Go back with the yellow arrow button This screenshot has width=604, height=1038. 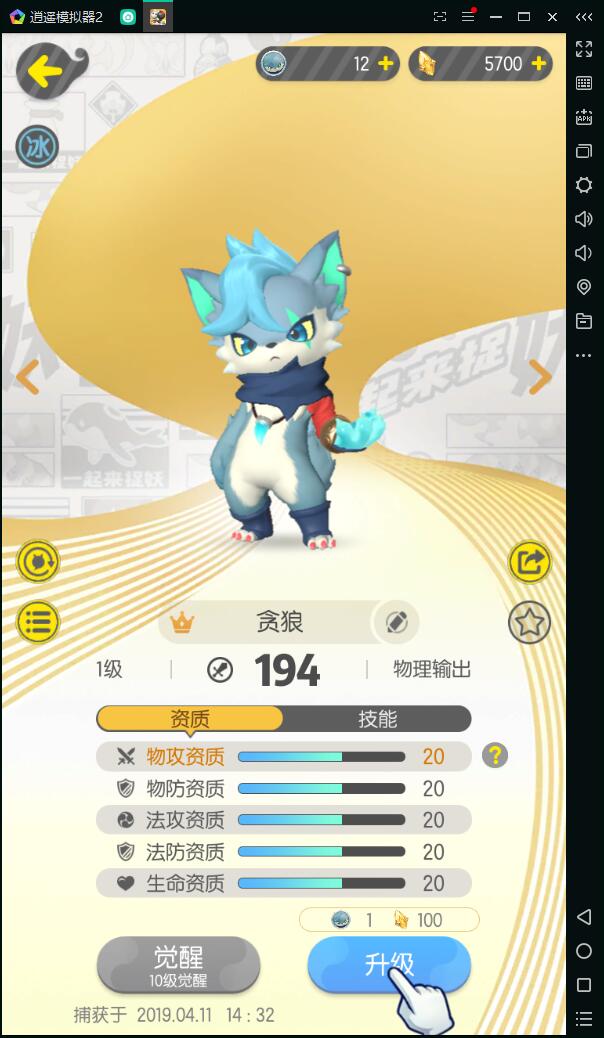tap(48, 70)
